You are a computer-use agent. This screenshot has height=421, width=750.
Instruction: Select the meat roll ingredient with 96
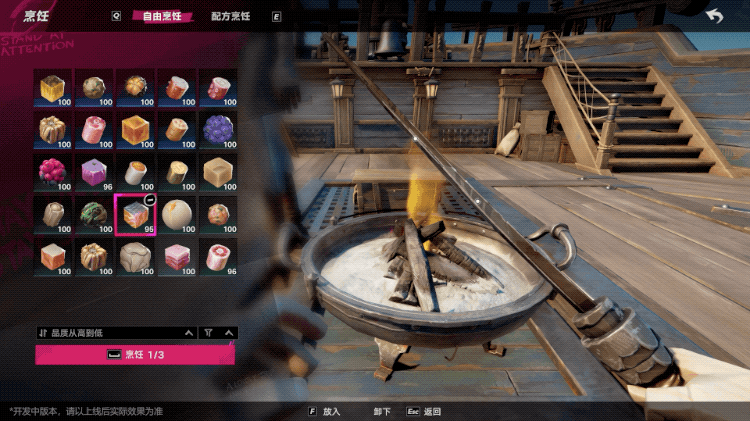click(x=218, y=256)
